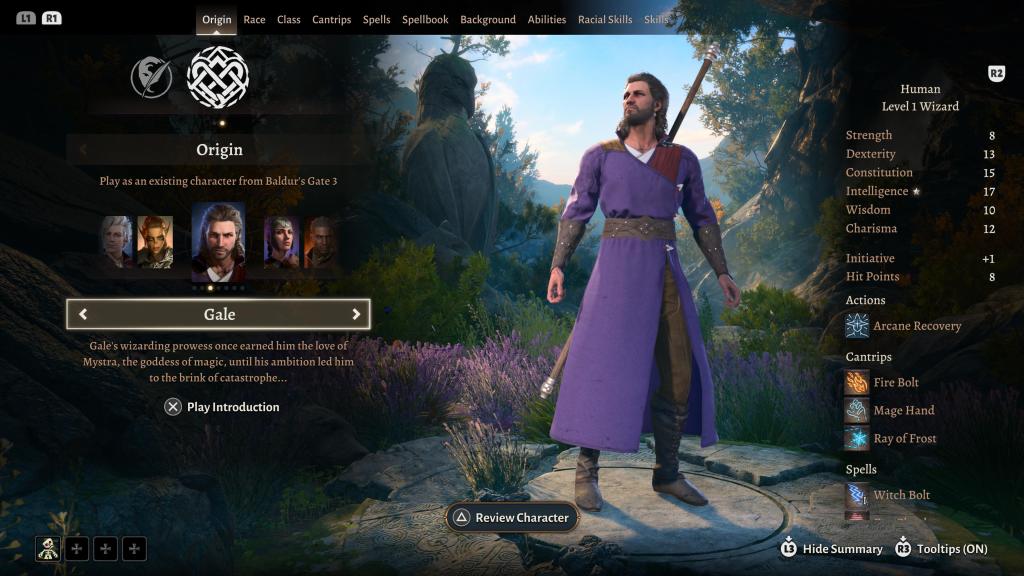Go to the Cantrips tab
The height and width of the screenshot is (576, 1024).
(x=331, y=20)
